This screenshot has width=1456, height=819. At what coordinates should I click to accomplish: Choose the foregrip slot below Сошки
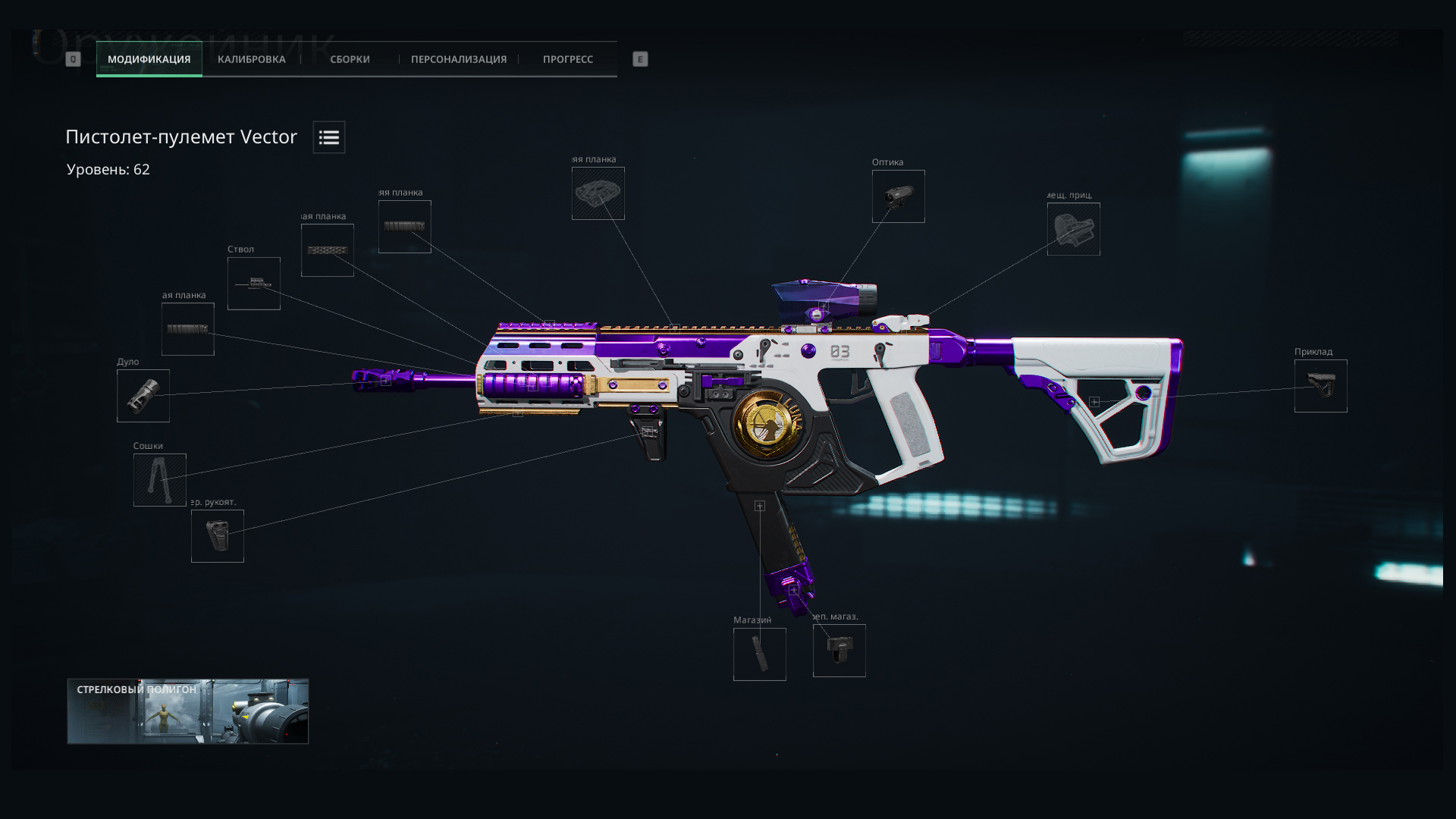coord(218,537)
